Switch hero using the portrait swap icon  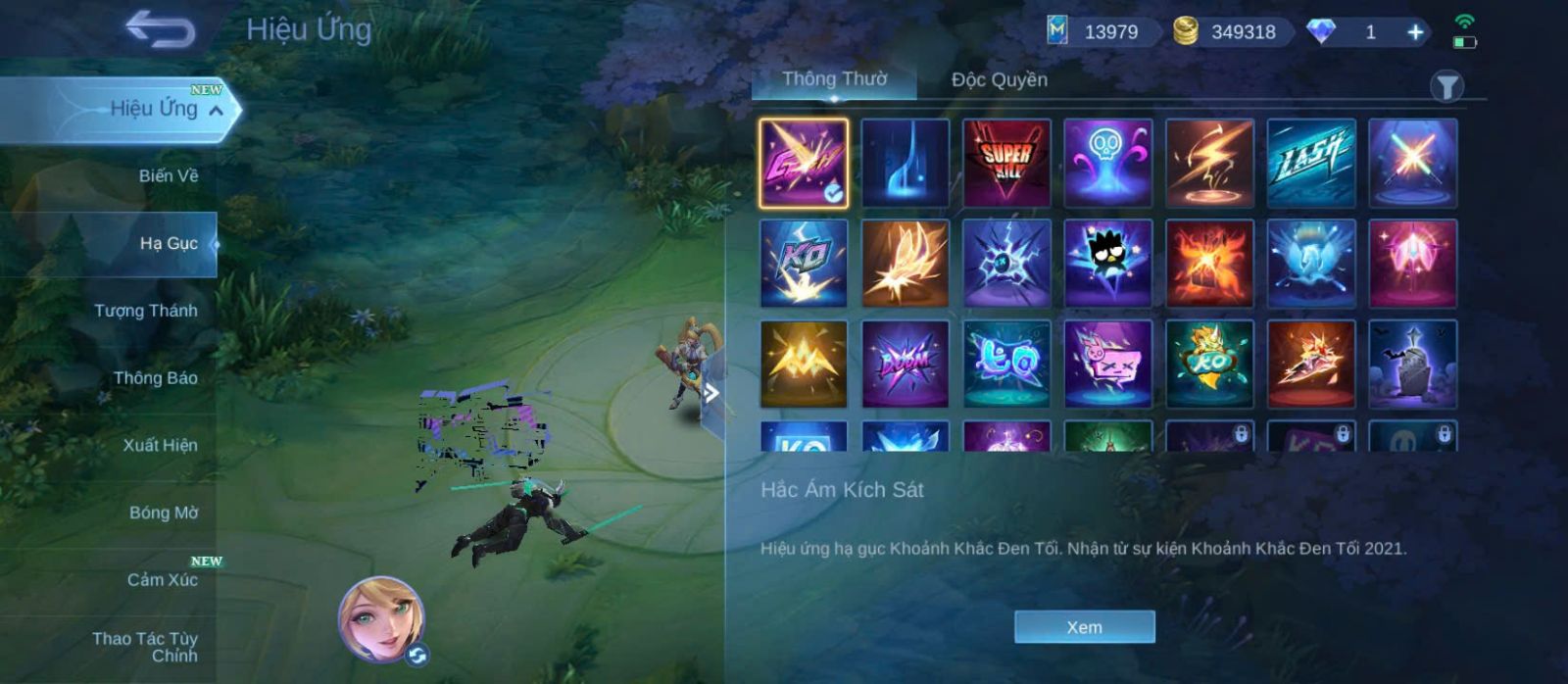pos(417,655)
